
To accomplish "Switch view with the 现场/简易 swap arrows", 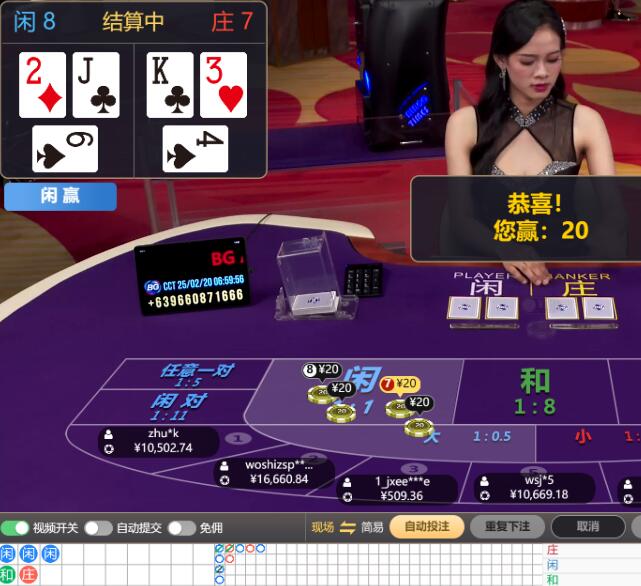I will [348, 527].
